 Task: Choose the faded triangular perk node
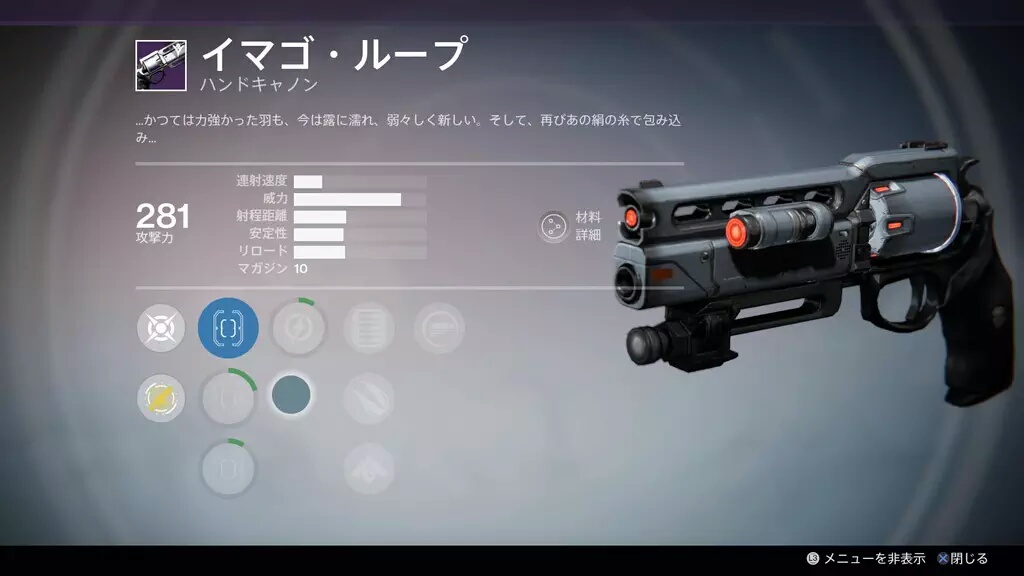pyautogui.click(x=368, y=468)
